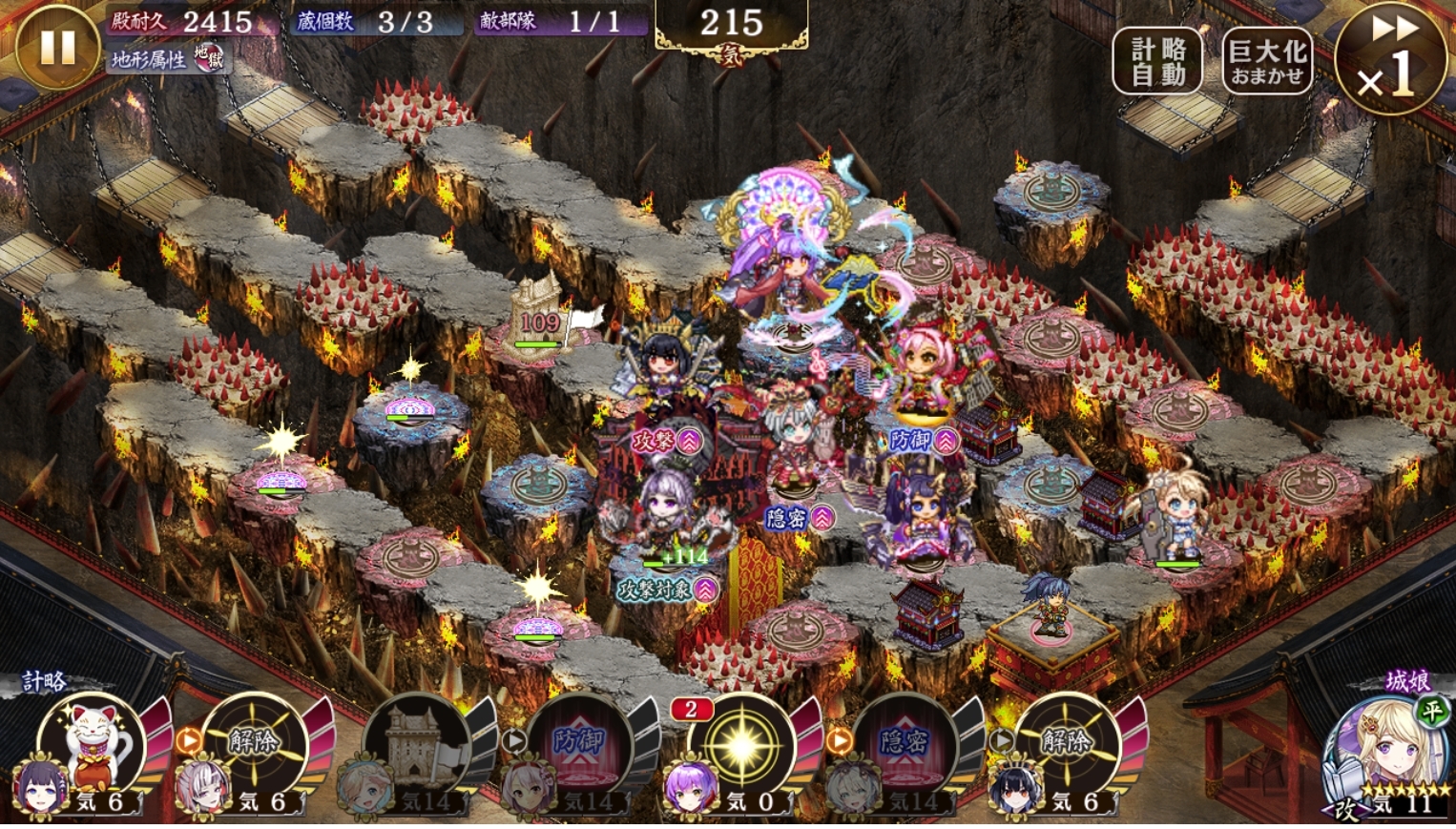This screenshot has height=829, width=1456.
Task: Toggle 計略自動 auto-stratagem button
Action: 1158,62
